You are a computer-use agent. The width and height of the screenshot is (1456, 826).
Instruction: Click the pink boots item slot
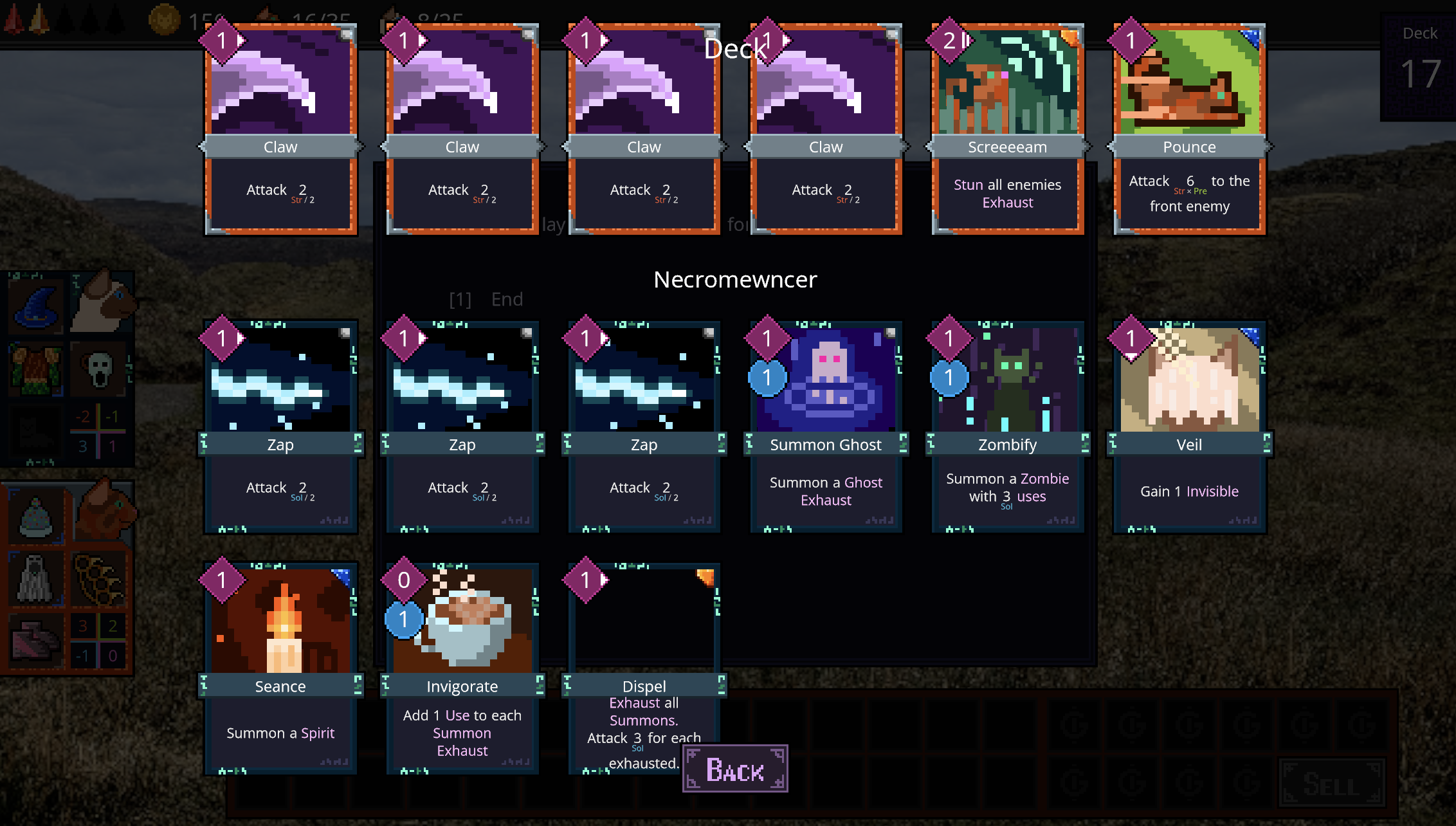[x=35, y=640]
